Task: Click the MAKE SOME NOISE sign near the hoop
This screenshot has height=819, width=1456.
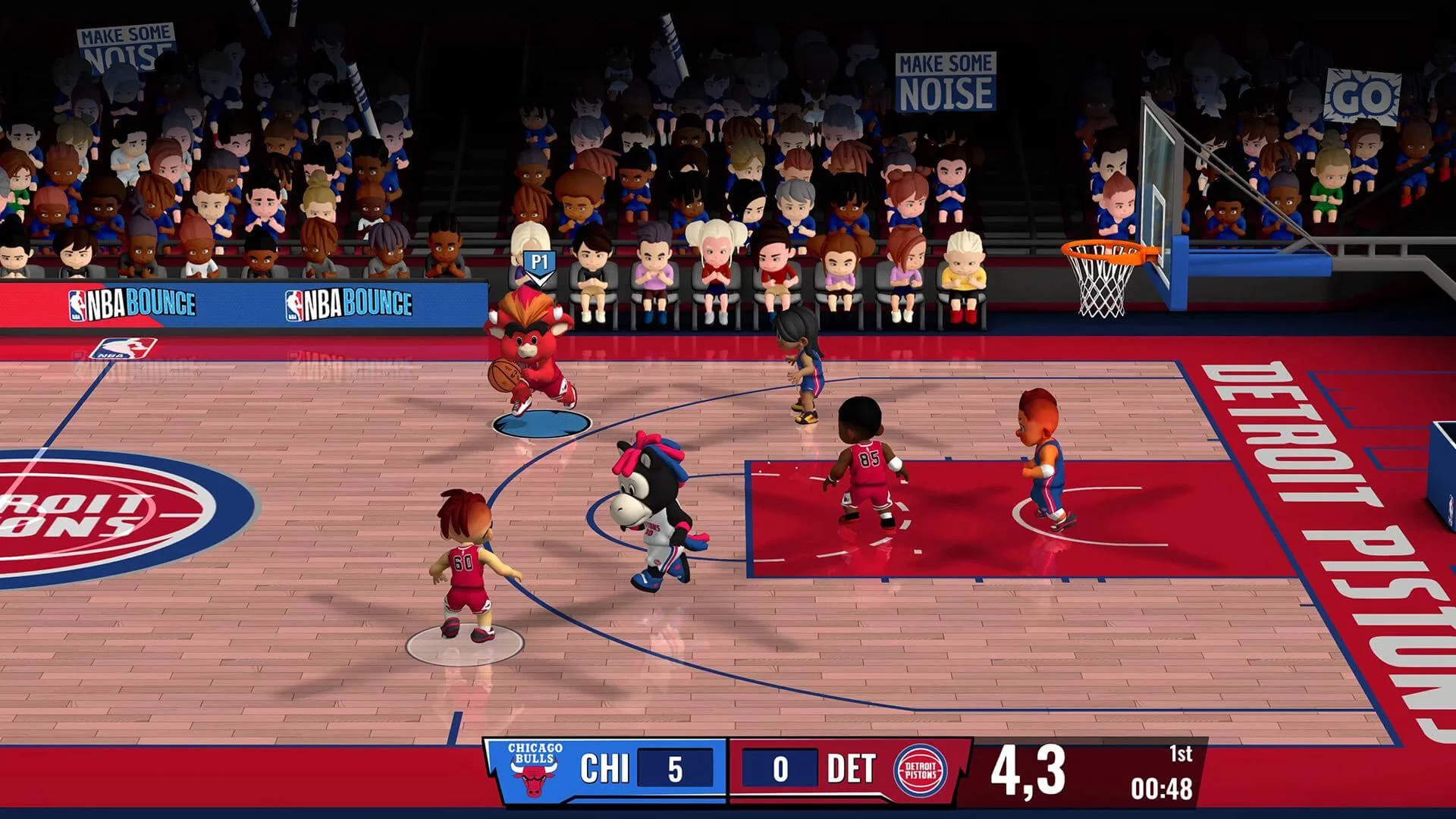Action: click(948, 80)
